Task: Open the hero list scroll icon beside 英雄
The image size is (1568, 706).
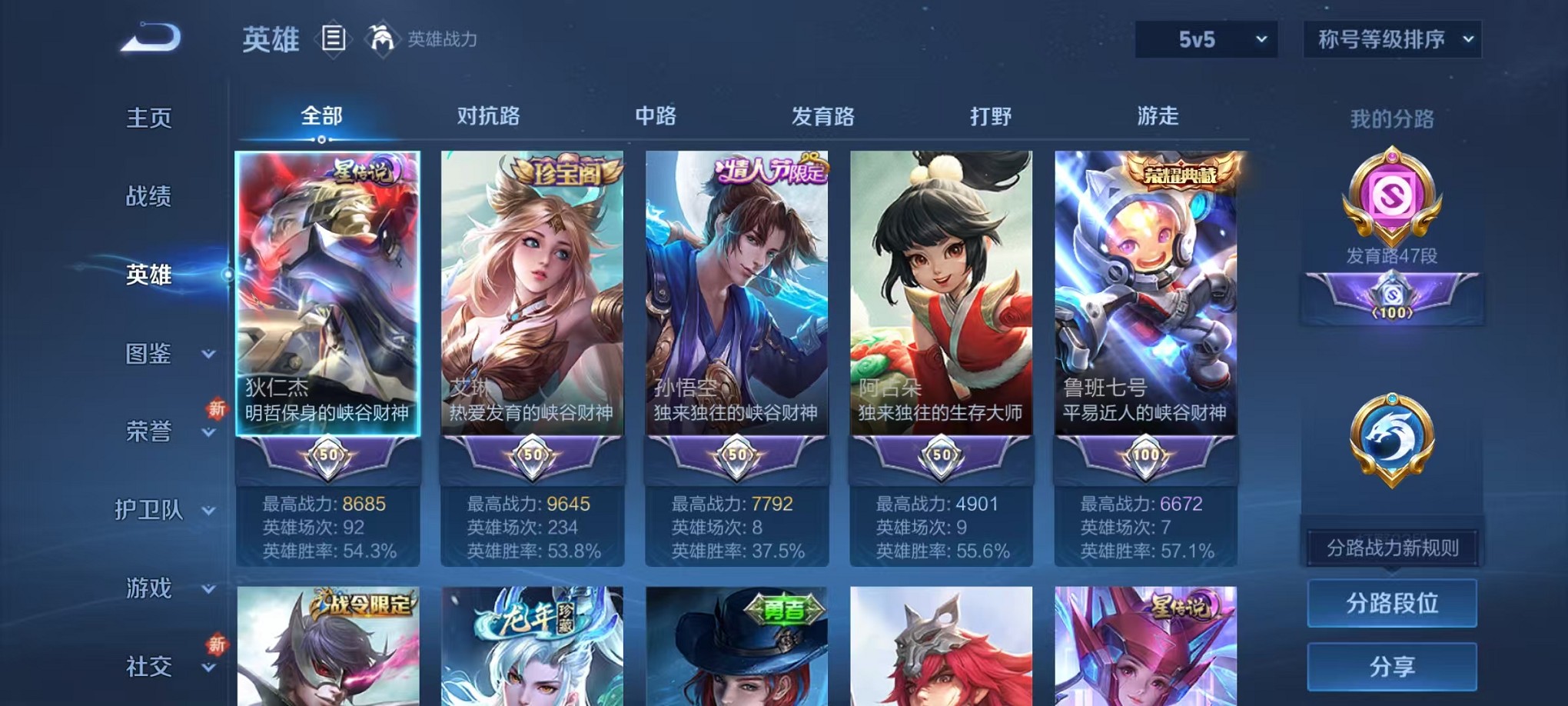Action: click(x=334, y=38)
